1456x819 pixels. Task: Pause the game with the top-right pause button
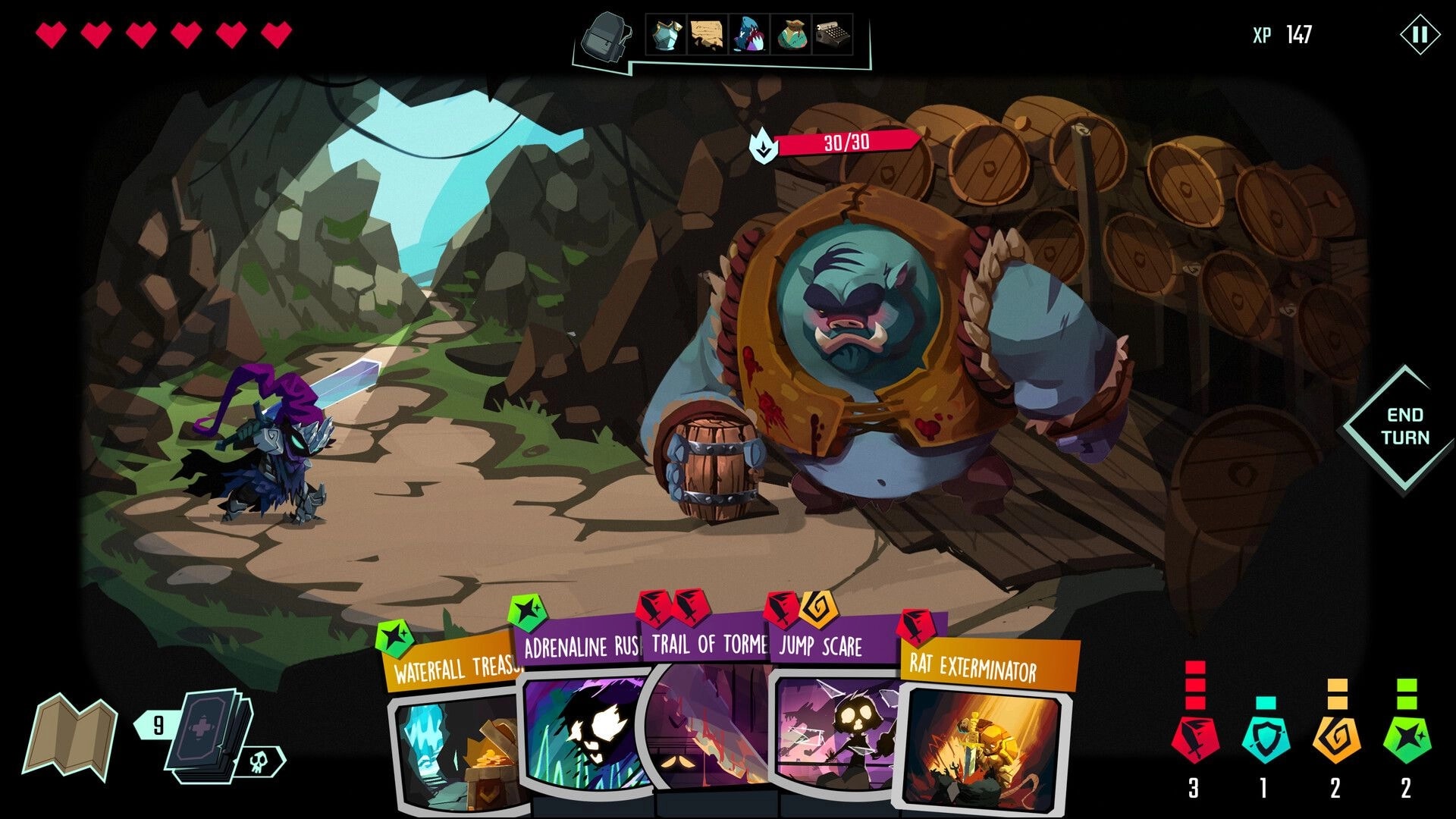1421,33
